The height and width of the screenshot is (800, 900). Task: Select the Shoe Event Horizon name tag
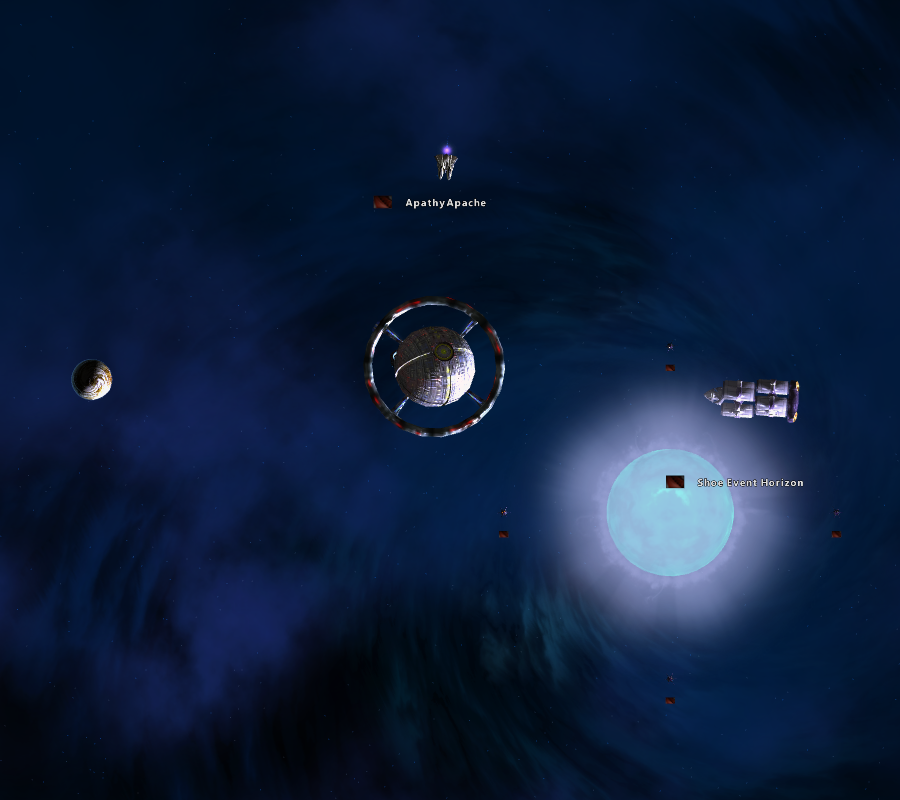point(750,483)
